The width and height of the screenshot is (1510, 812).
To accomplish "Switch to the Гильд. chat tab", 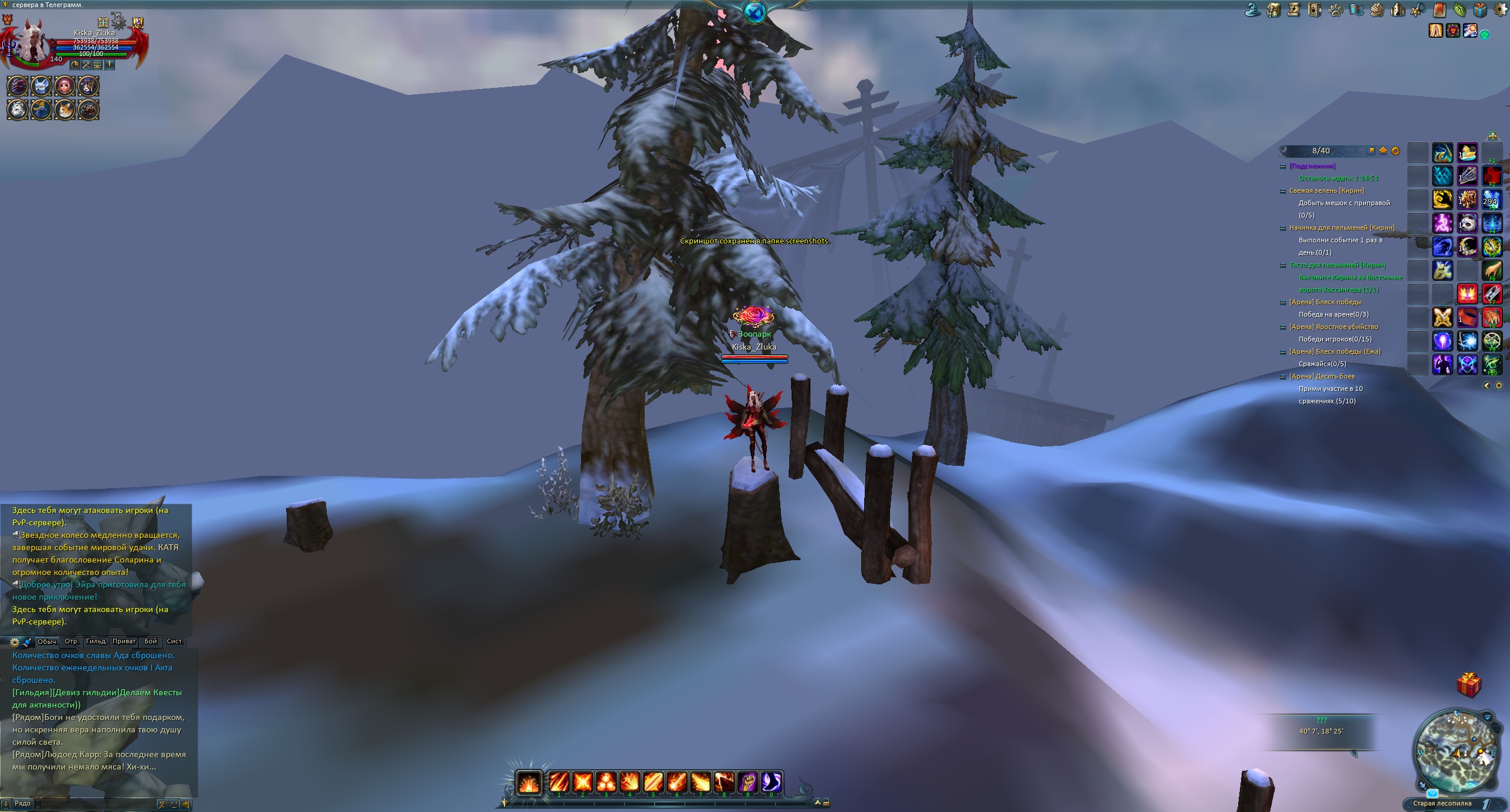I will pyautogui.click(x=96, y=642).
